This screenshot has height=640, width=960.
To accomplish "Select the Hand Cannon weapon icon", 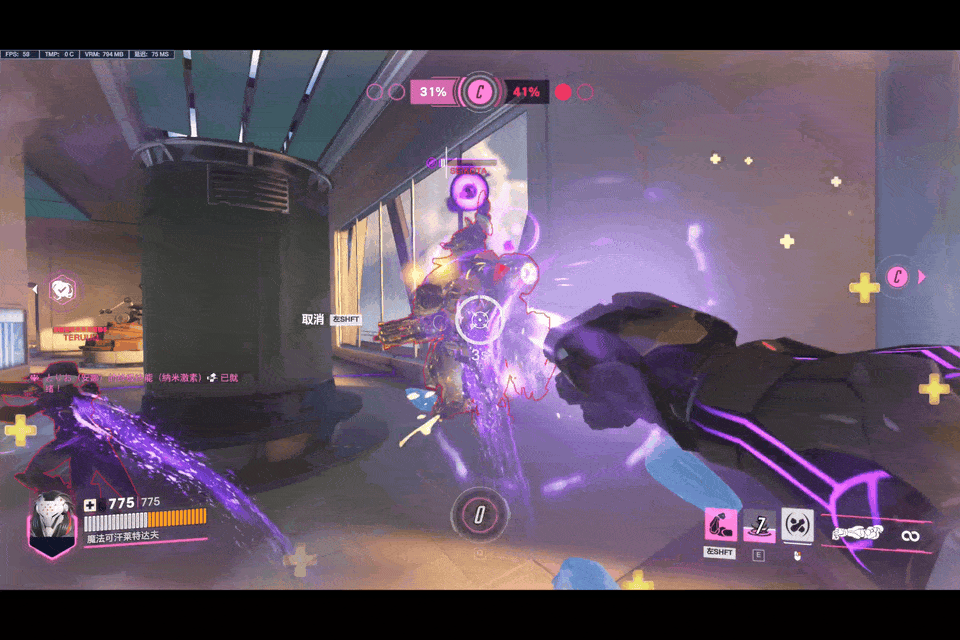I will pos(860,534).
